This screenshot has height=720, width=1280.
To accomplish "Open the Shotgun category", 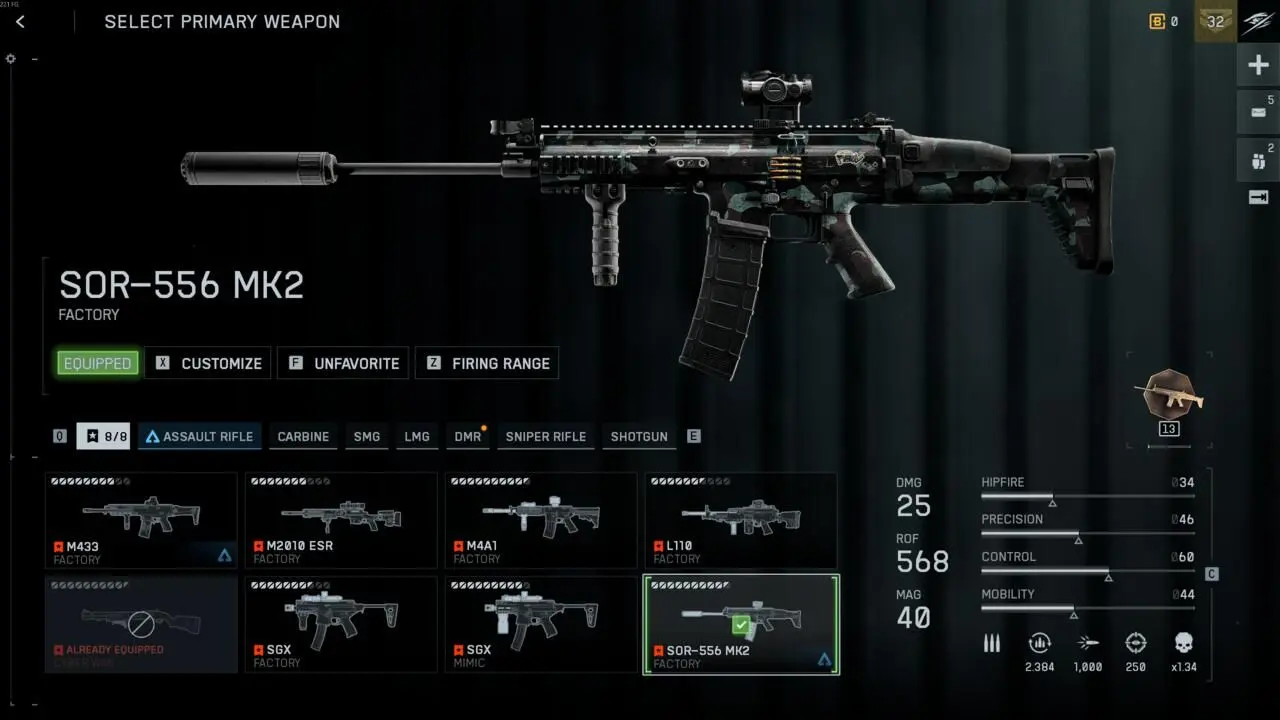I will pyautogui.click(x=638, y=436).
